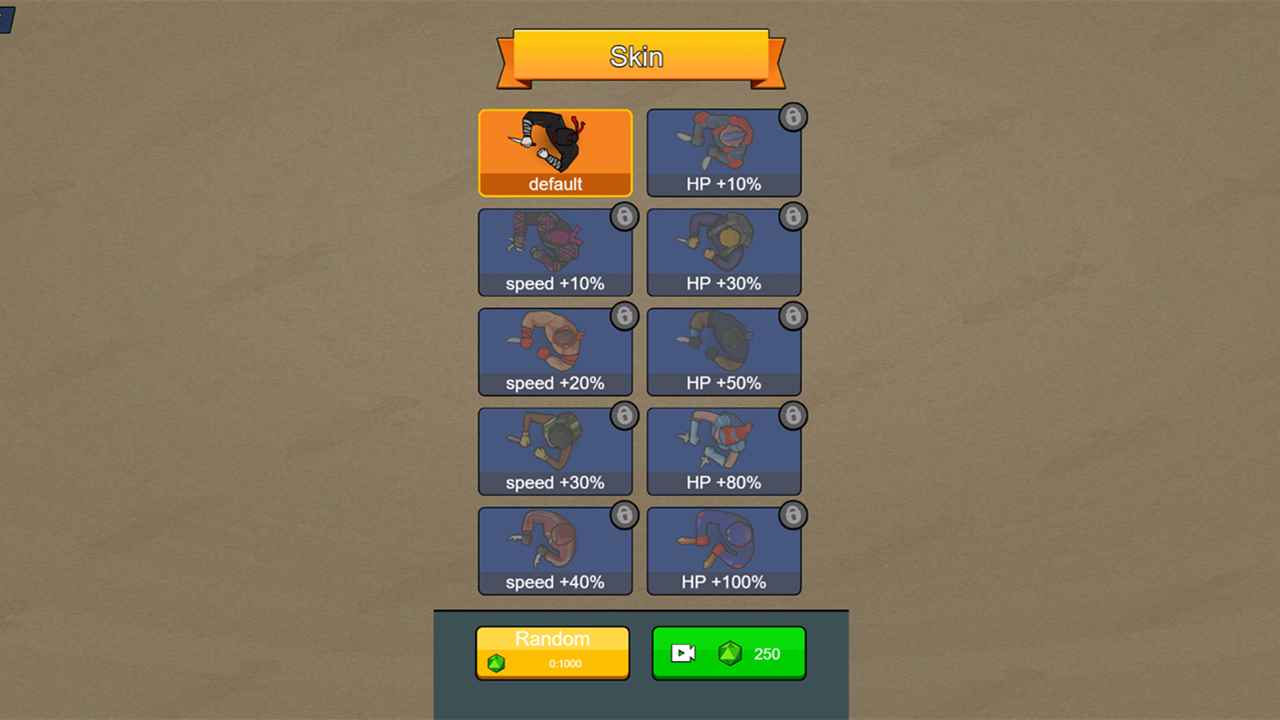Select the speed +10% skin
This screenshot has width=1280, height=720.
(555, 252)
